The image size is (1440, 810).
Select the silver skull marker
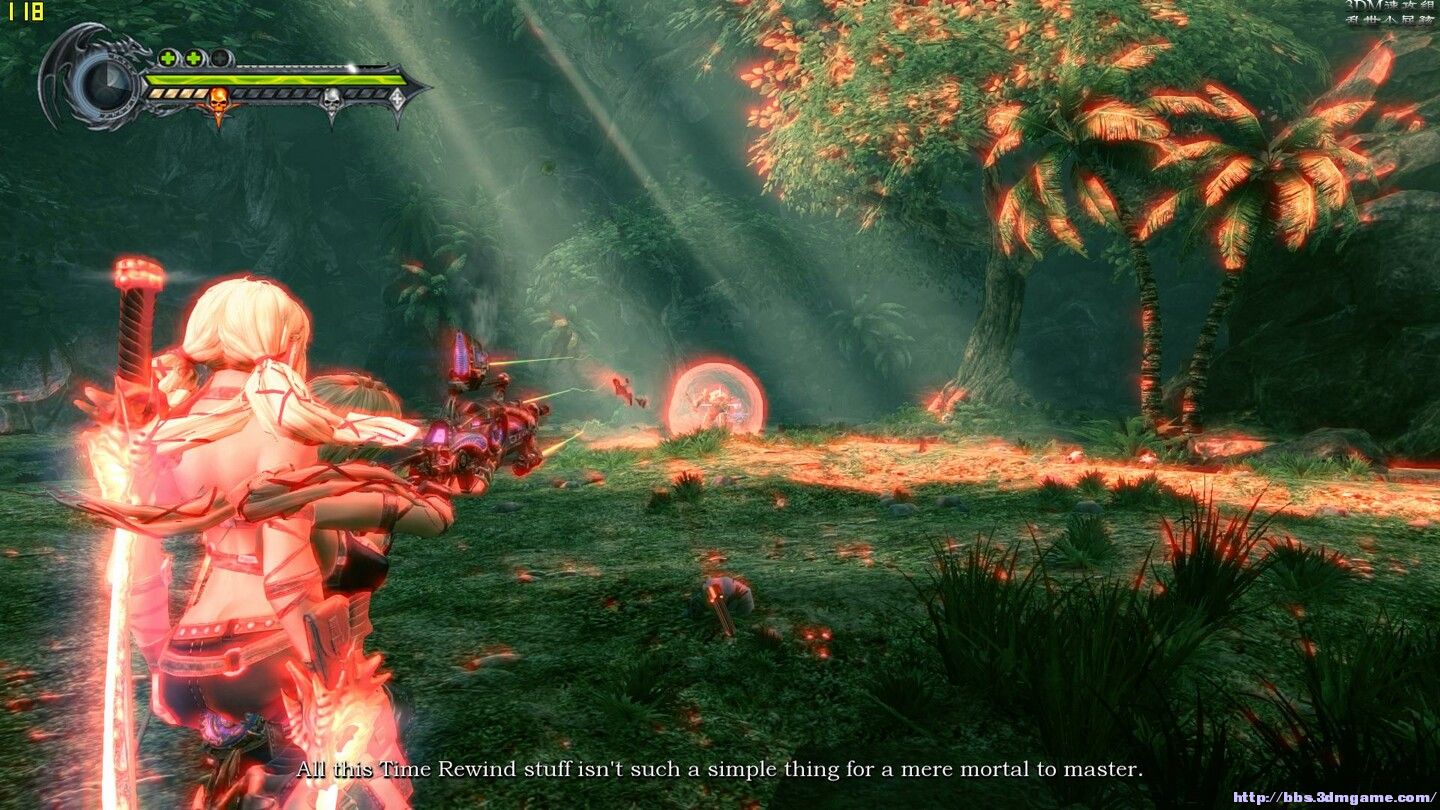(331, 99)
